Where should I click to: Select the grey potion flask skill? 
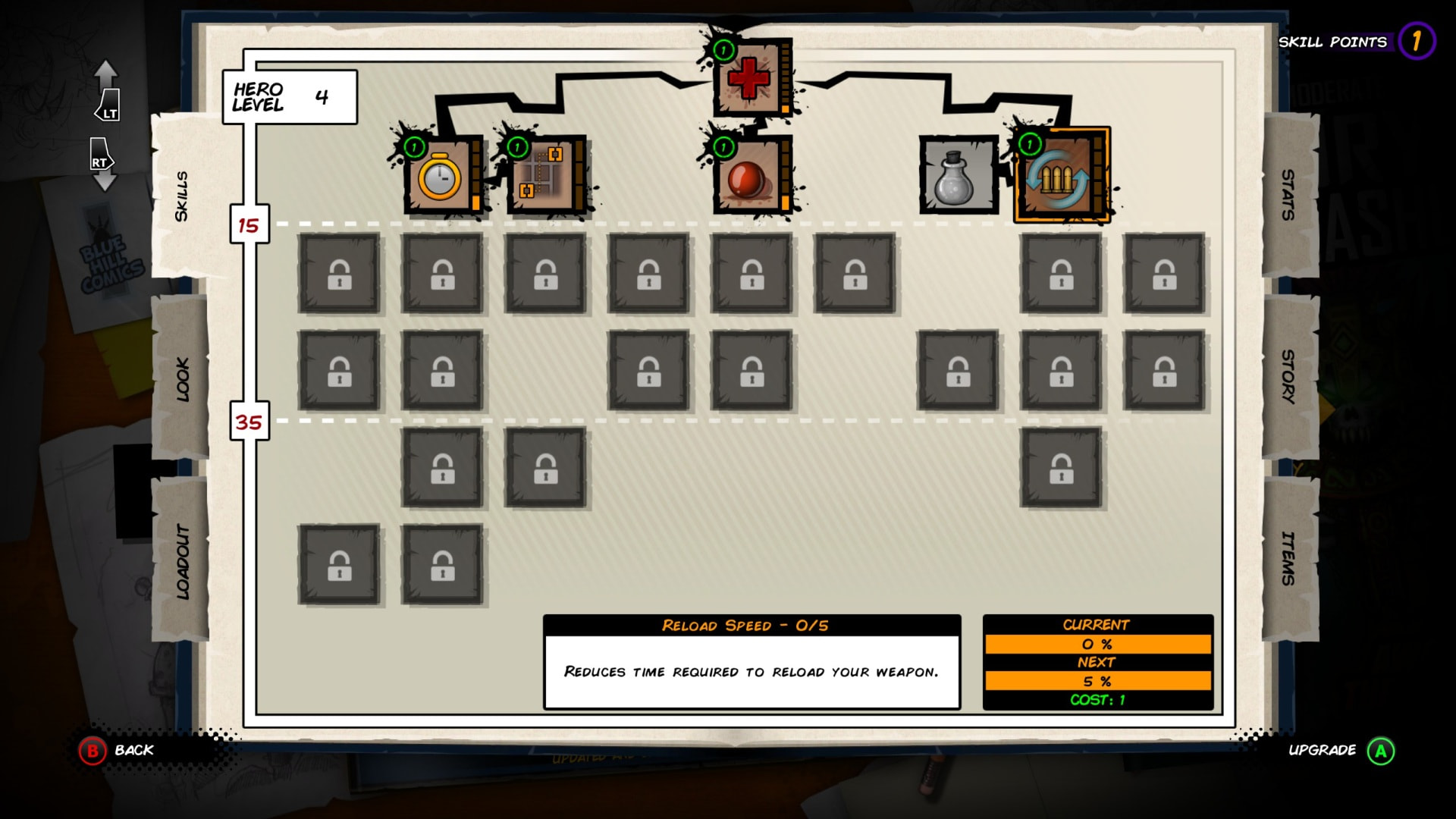958,177
